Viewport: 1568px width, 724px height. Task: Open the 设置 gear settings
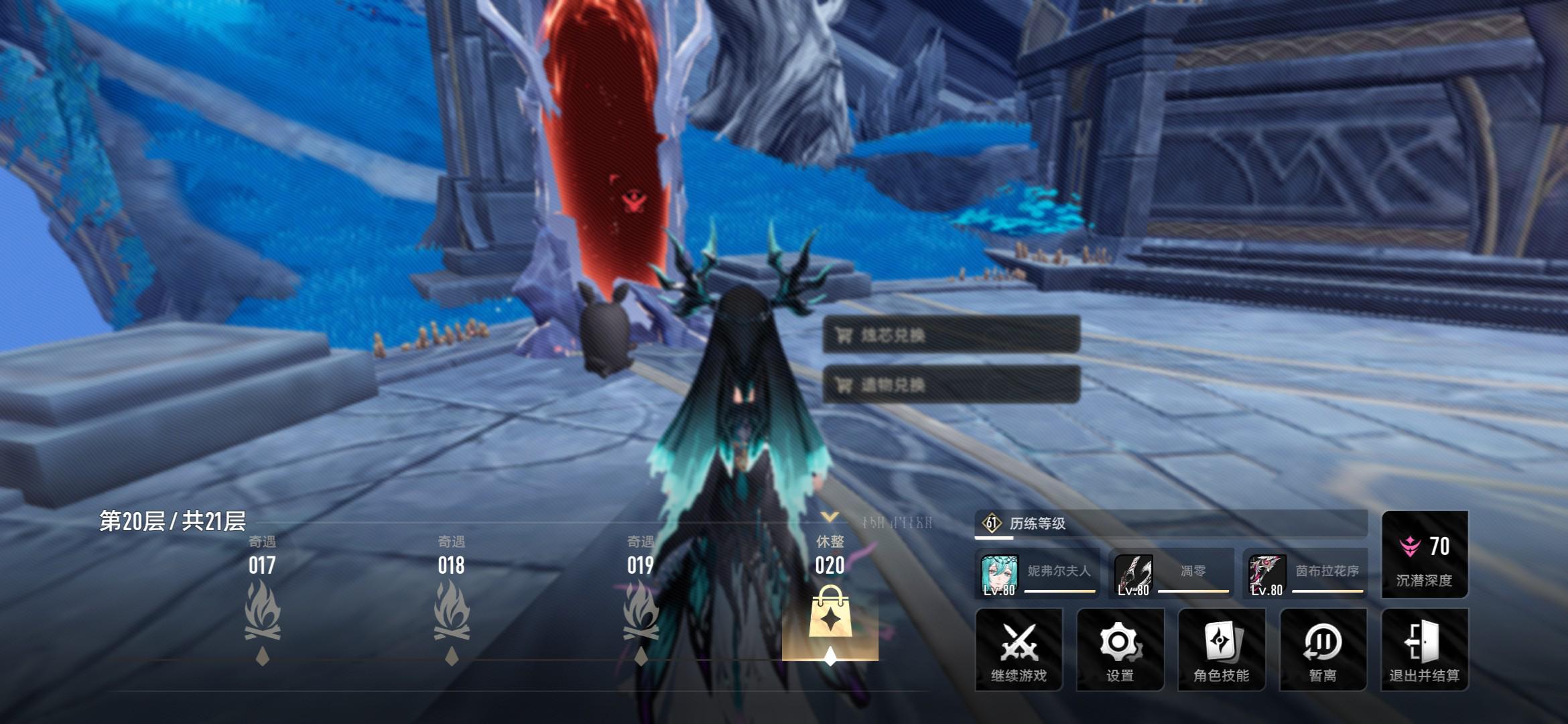pyautogui.click(x=1120, y=649)
